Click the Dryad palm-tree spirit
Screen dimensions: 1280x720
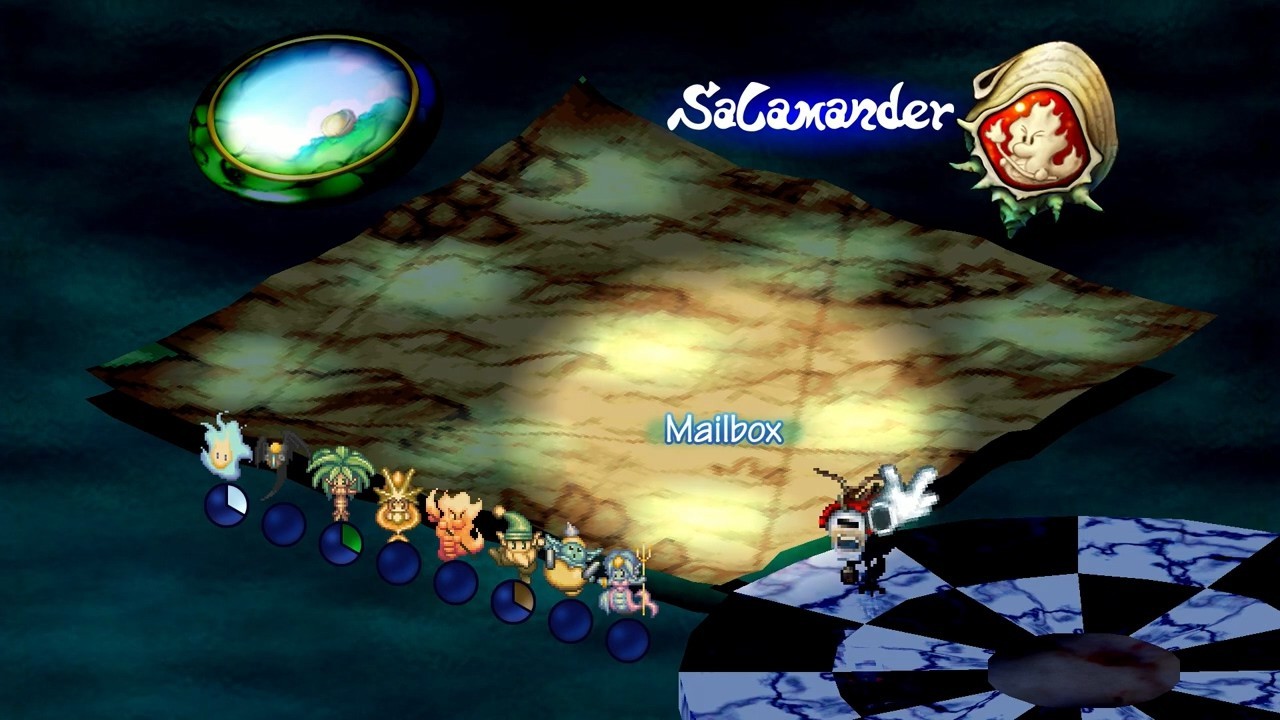pyautogui.click(x=340, y=480)
